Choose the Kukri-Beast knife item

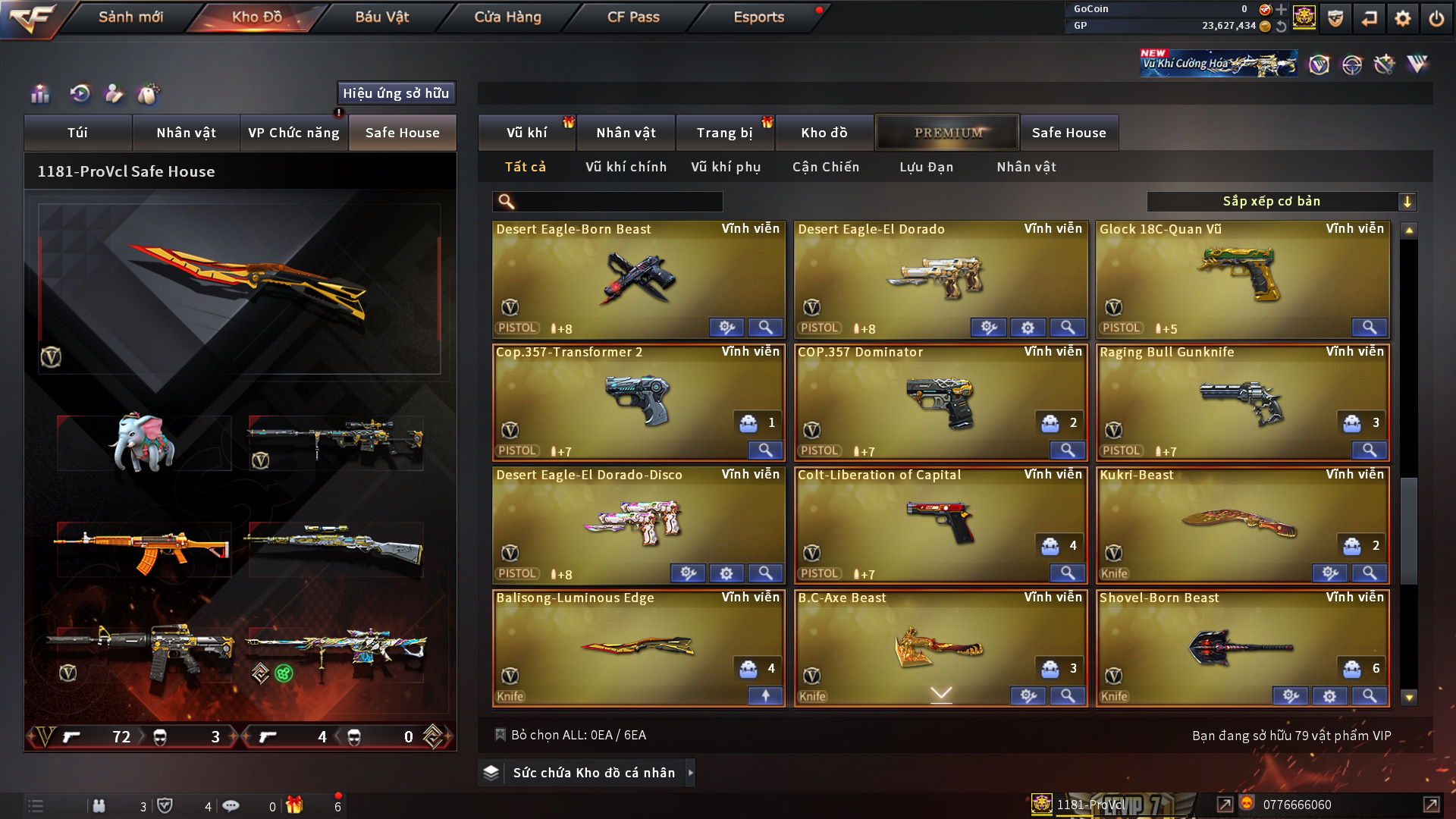point(1242,524)
